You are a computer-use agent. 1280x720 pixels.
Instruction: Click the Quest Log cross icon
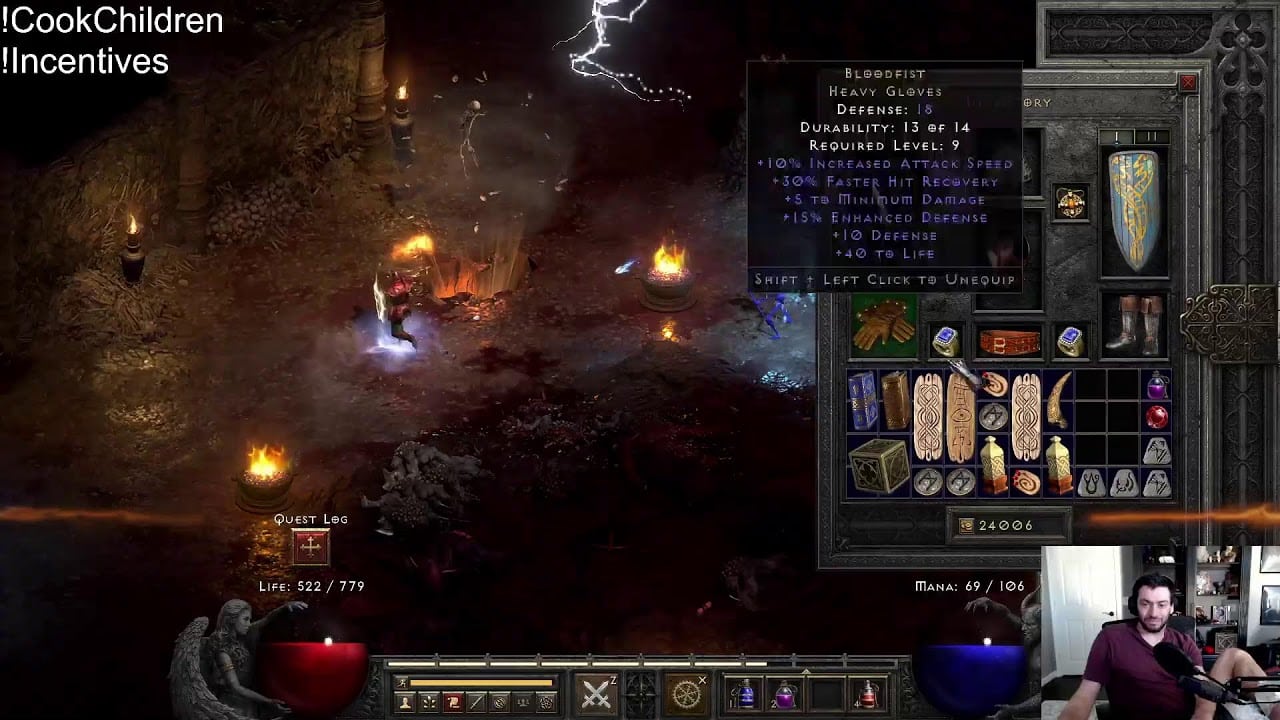310,545
